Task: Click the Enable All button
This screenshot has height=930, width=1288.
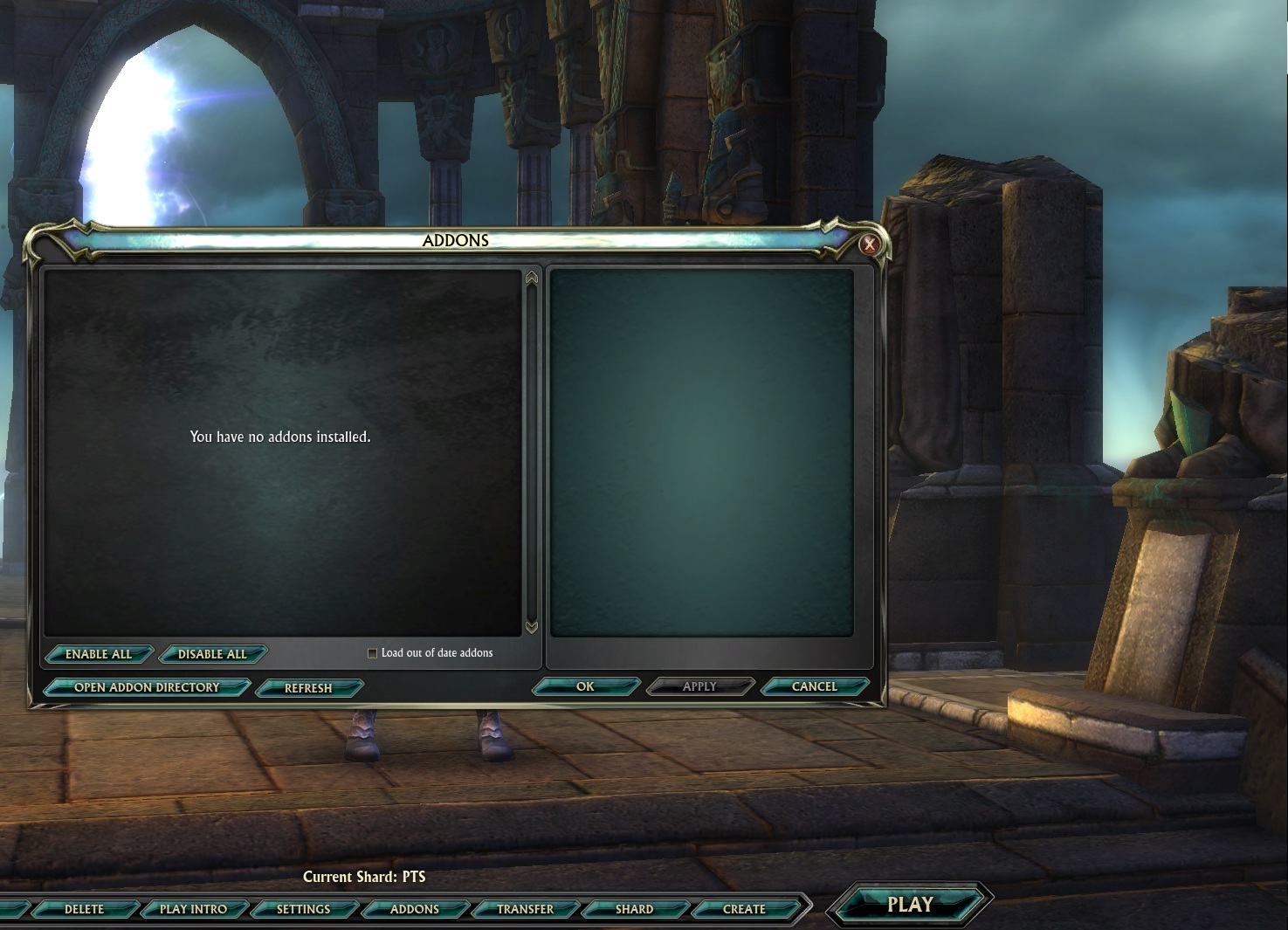Action: 99,654
